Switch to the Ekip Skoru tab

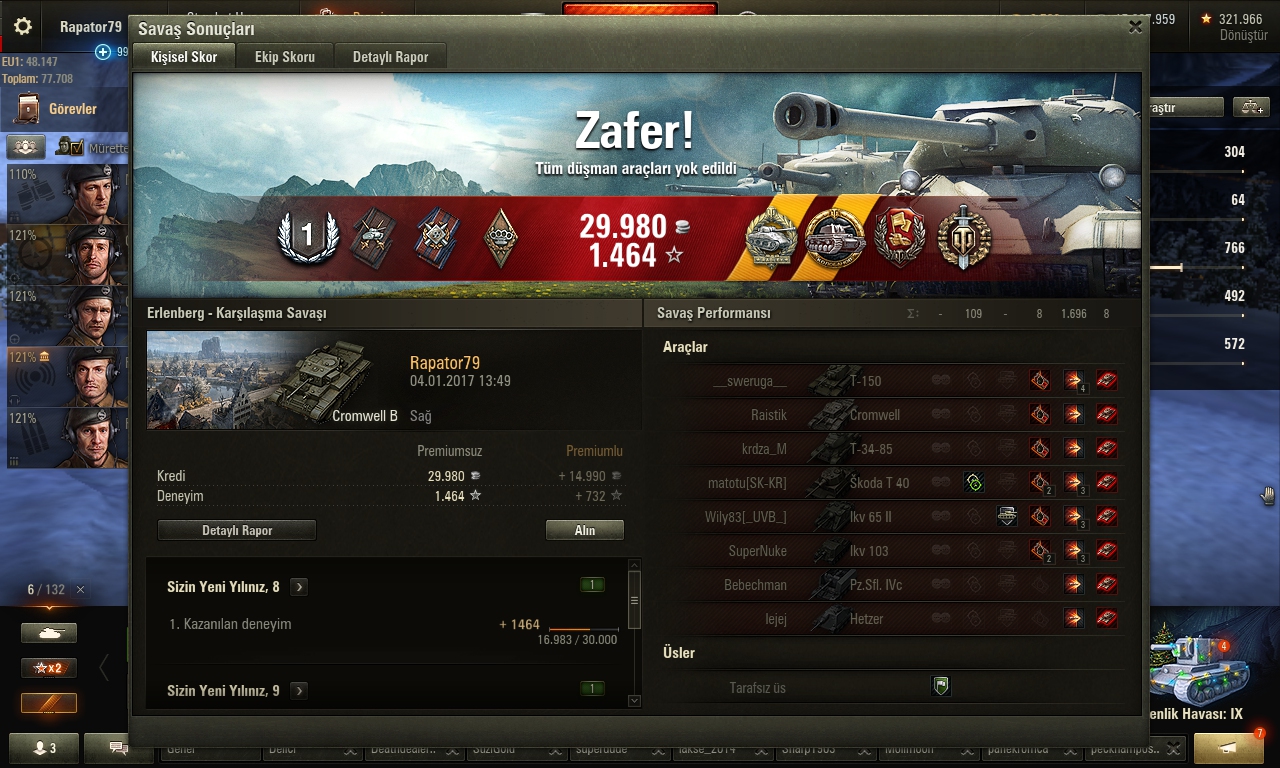coord(285,57)
